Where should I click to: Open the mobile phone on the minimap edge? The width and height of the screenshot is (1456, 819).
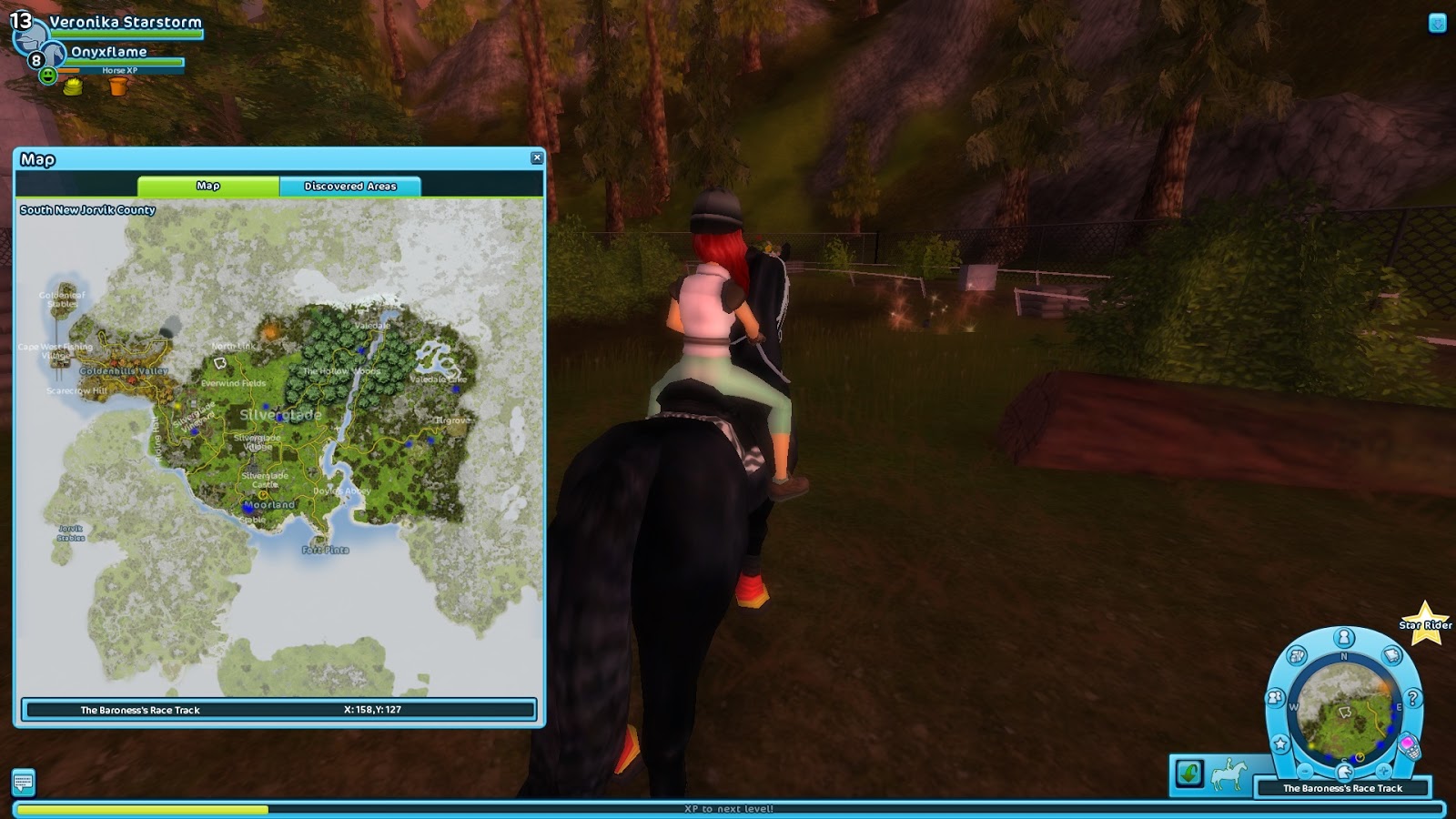coord(1410,748)
